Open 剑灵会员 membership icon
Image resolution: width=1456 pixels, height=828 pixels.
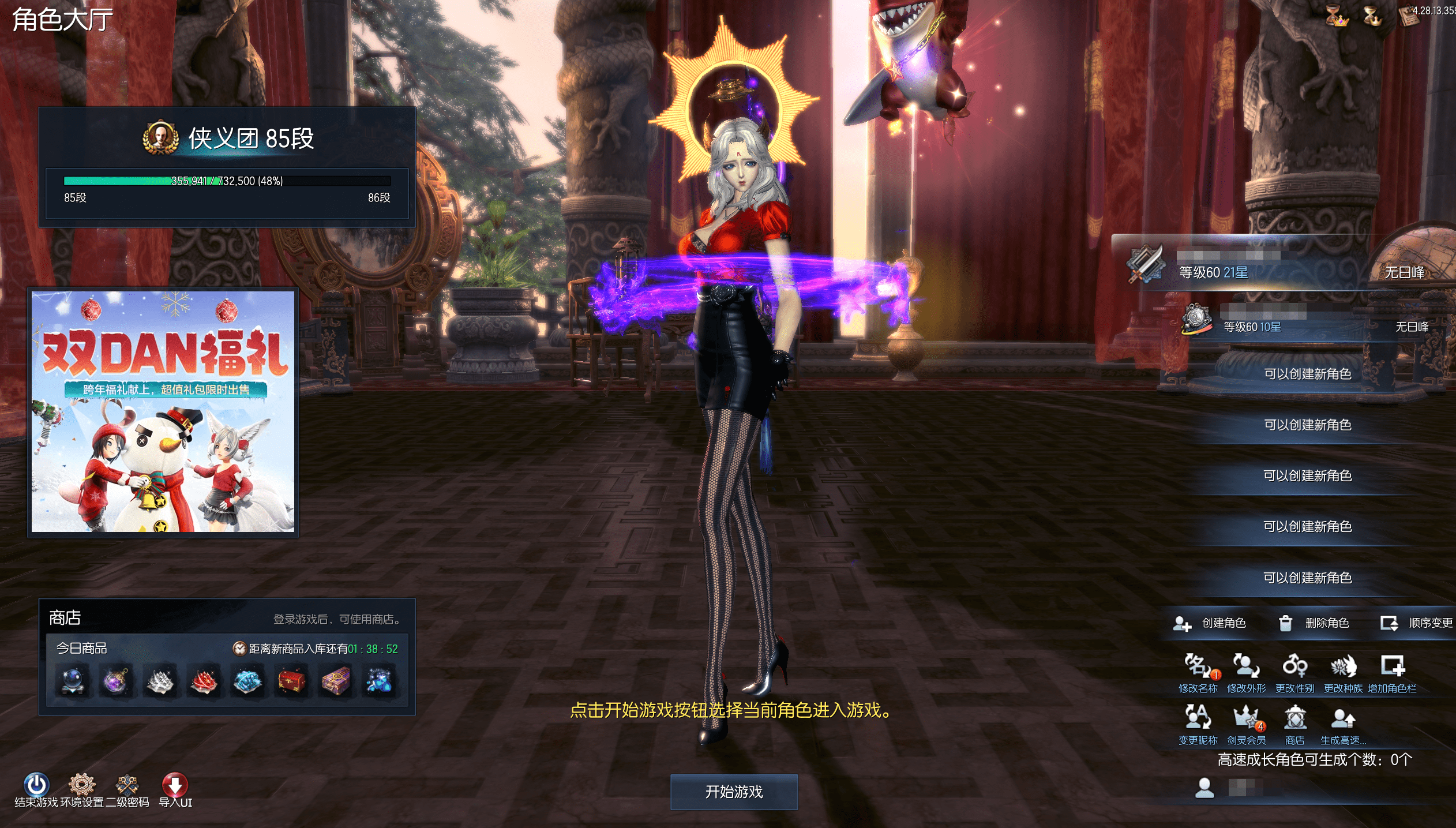tap(1246, 718)
